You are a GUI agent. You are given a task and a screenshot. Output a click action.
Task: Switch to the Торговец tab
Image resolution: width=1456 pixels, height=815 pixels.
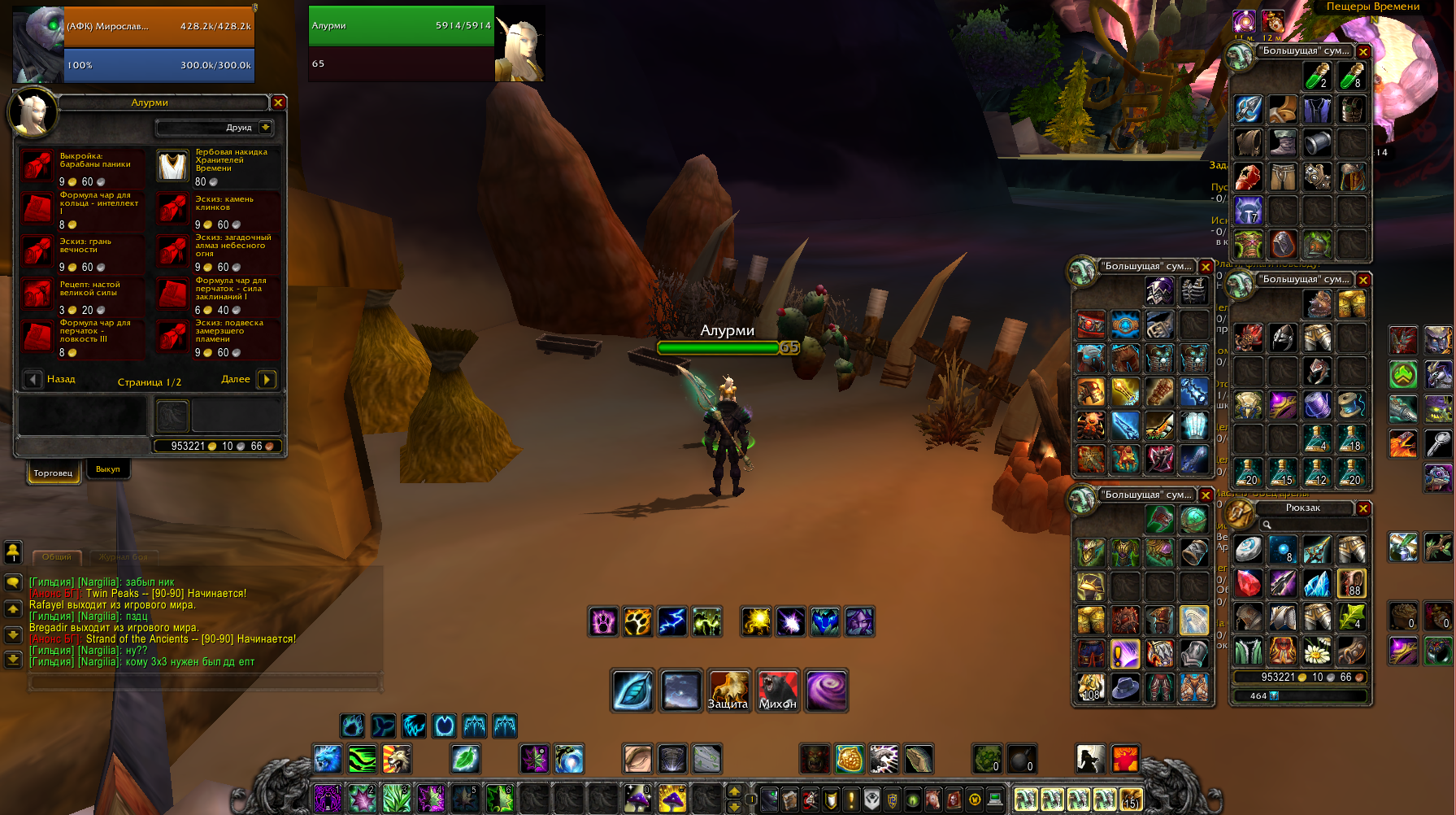(54, 473)
